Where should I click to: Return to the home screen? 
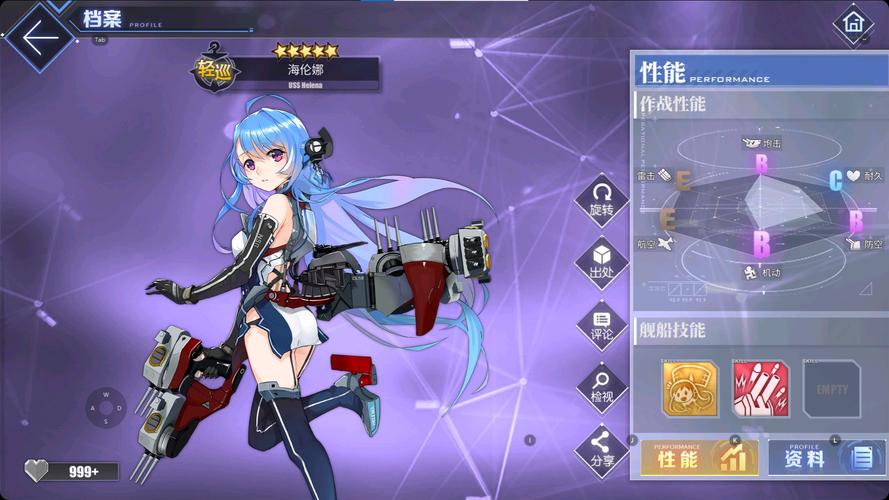click(853, 22)
